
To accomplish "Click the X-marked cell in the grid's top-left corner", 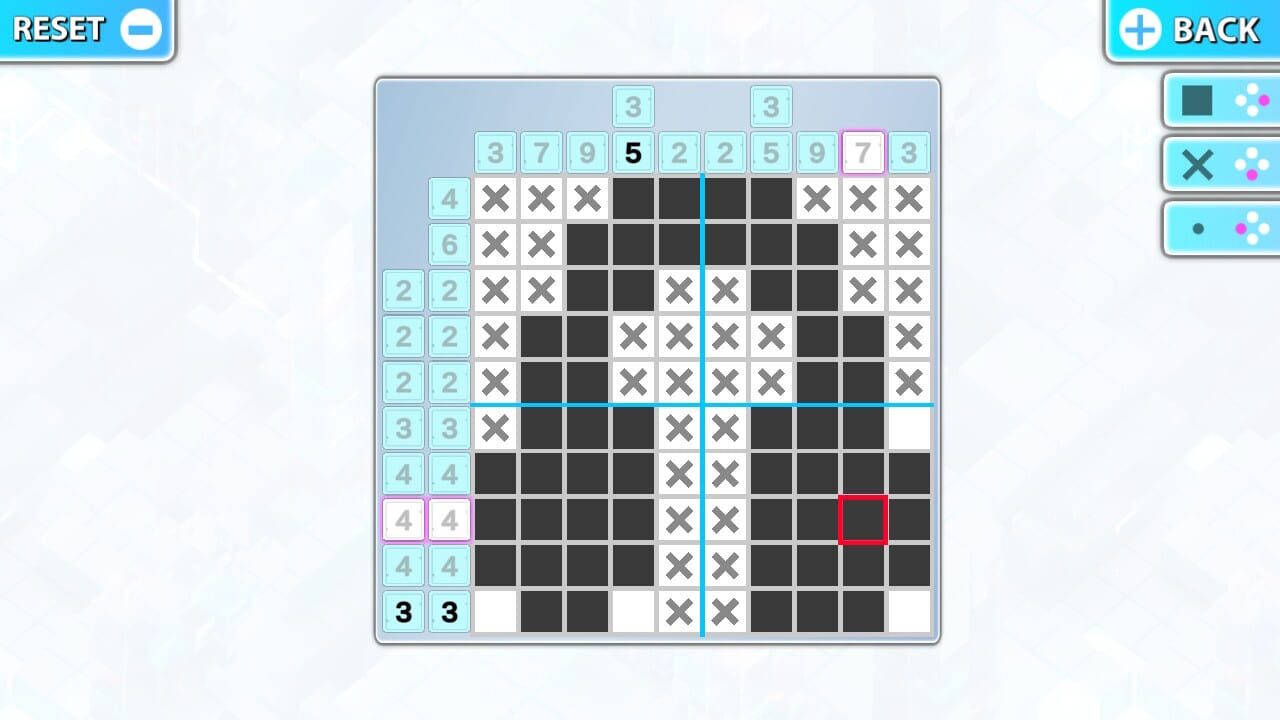I will coord(494,198).
